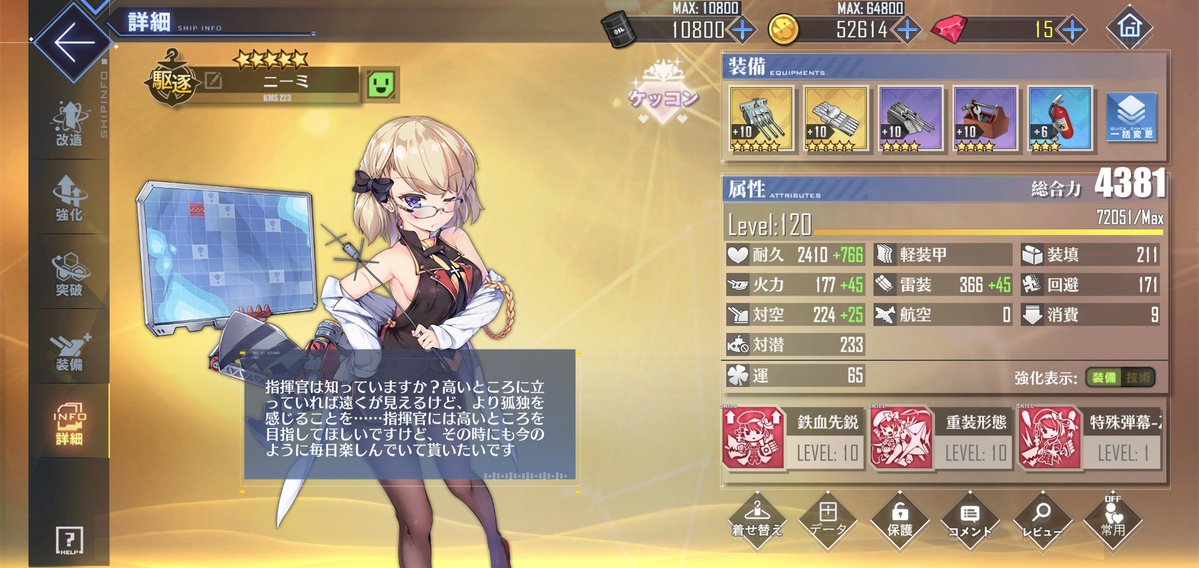Edit the ship name with pencil icon
1199x568 pixels.
point(213,80)
